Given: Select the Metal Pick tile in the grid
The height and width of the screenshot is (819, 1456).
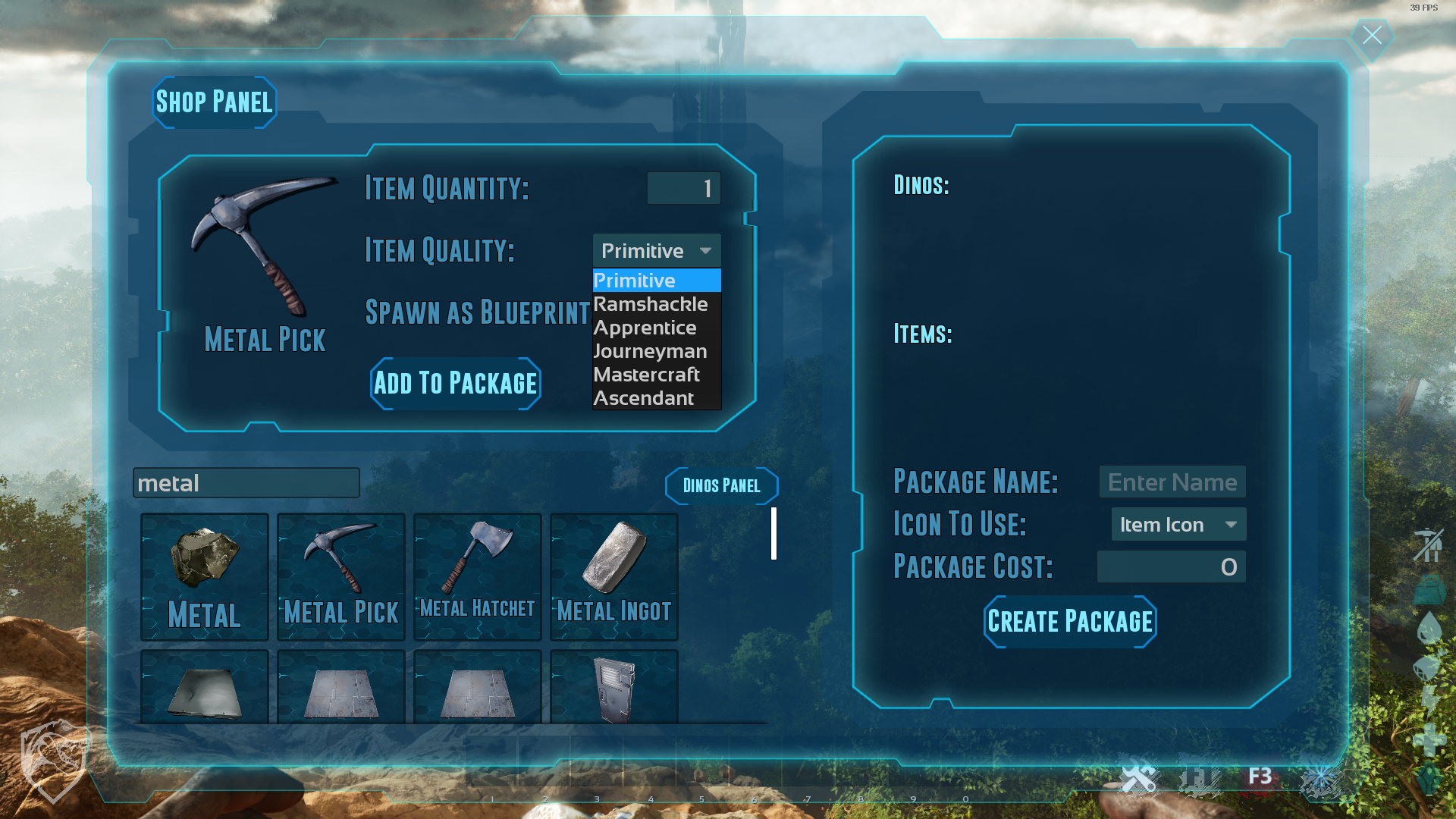Looking at the screenshot, I should pyautogui.click(x=341, y=576).
